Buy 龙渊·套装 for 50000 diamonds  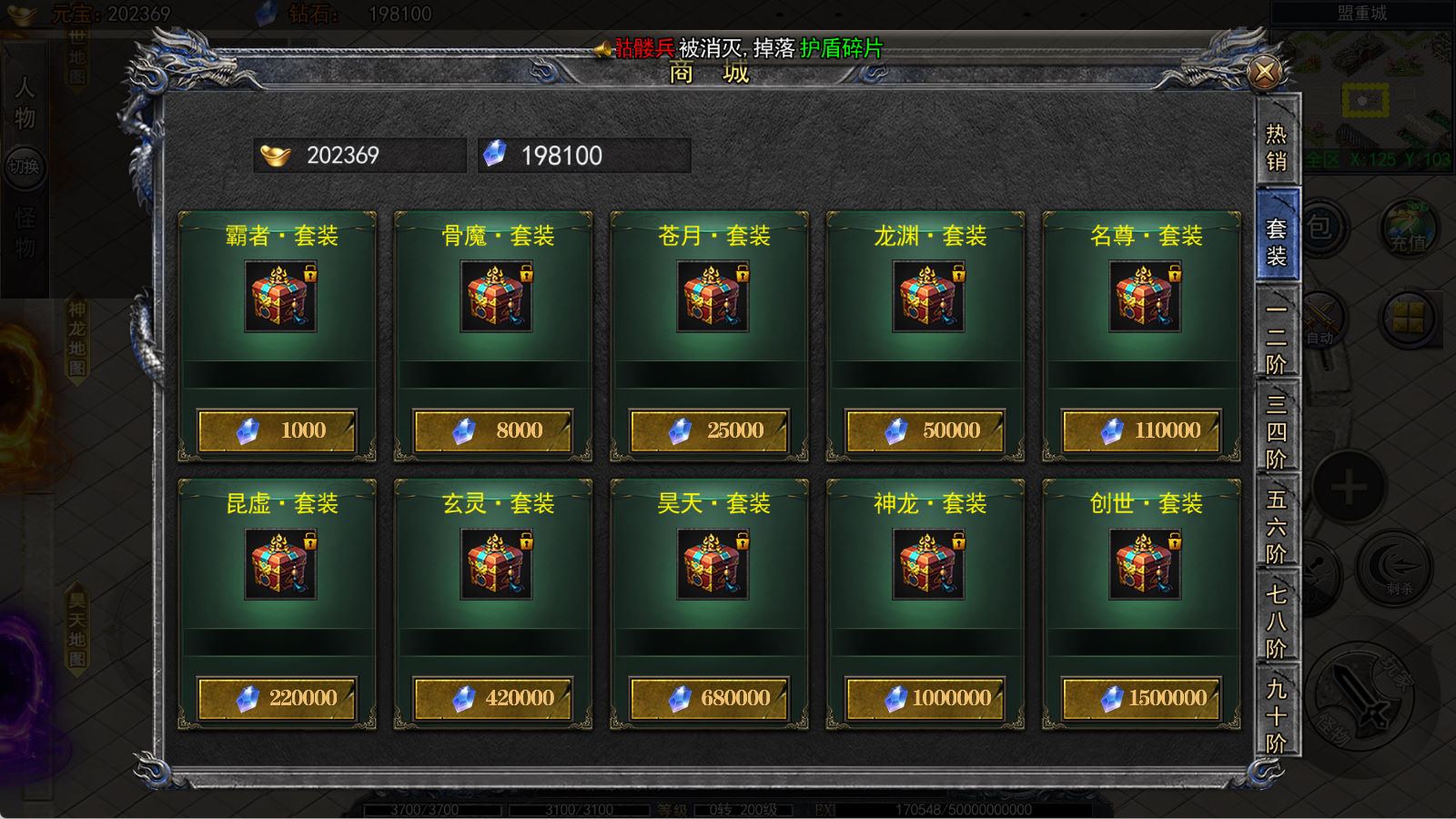[925, 430]
